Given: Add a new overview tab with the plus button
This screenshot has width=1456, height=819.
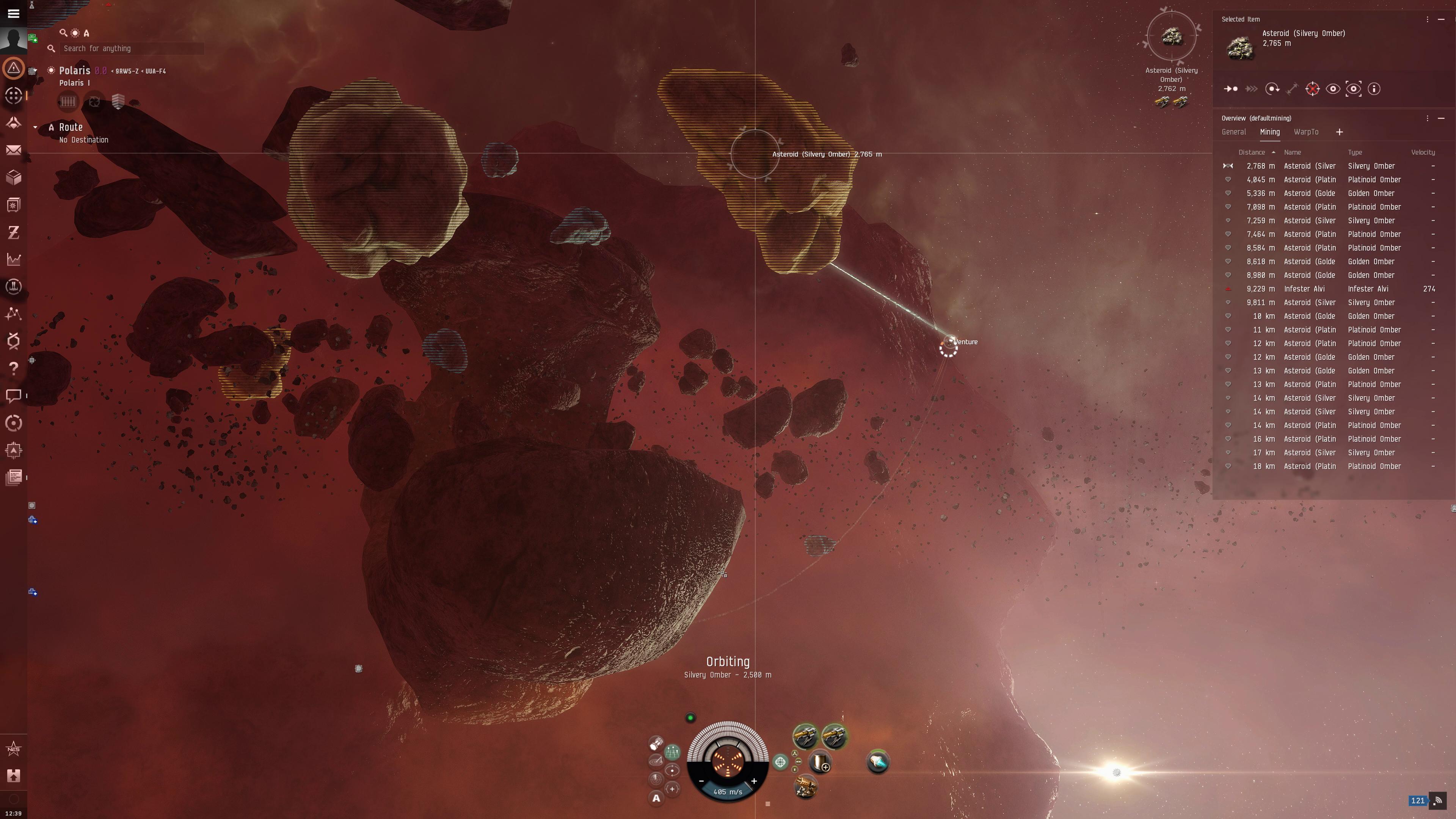Looking at the screenshot, I should click(x=1340, y=132).
